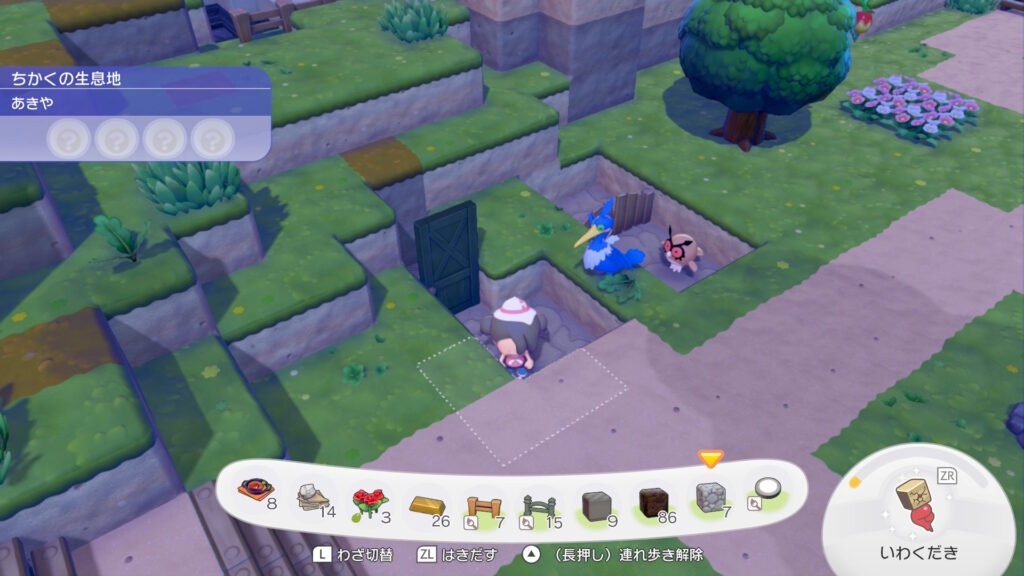Select the red flowers slot
The width and height of the screenshot is (1024, 576).
[370, 498]
